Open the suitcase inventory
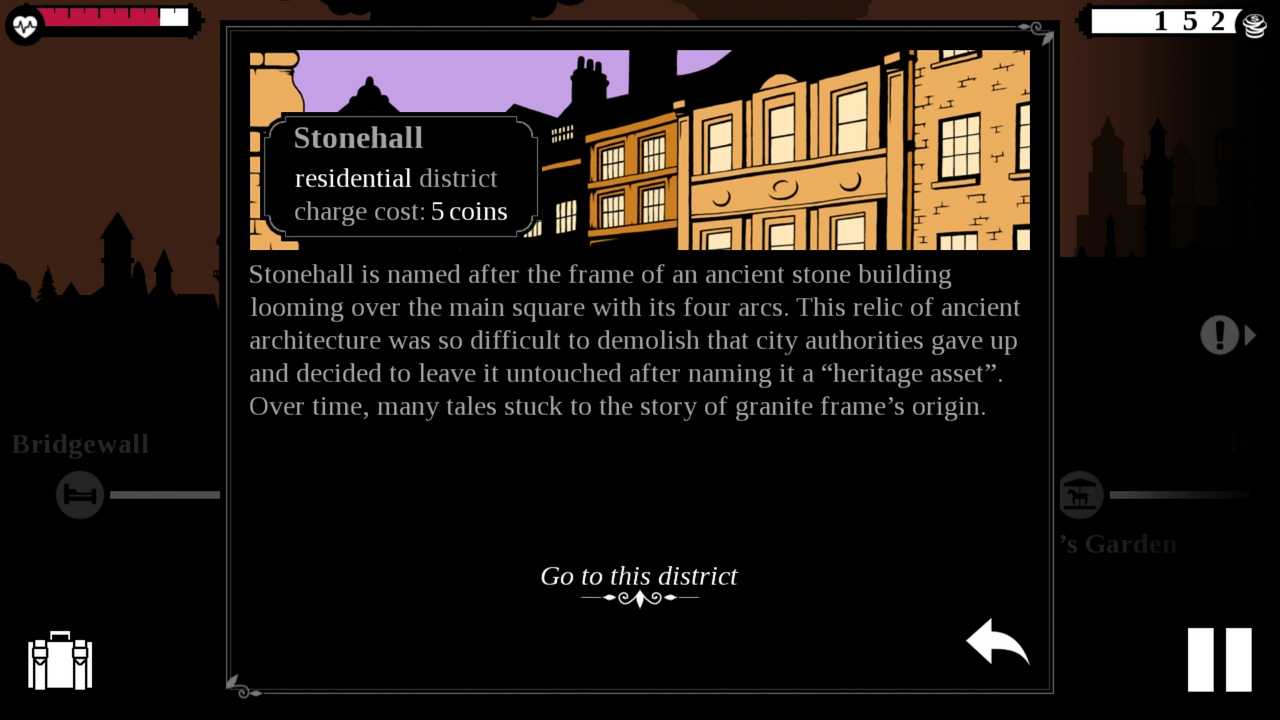This screenshot has height=720, width=1280. point(60,661)
